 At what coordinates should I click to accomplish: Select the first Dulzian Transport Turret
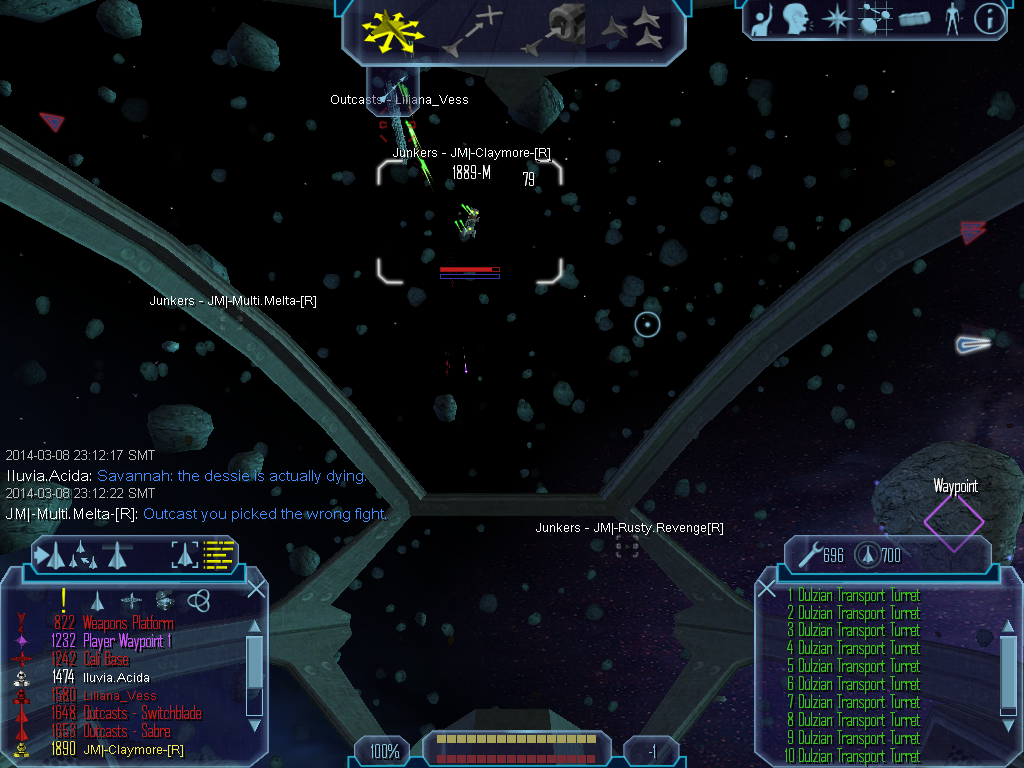coord(858,595)
